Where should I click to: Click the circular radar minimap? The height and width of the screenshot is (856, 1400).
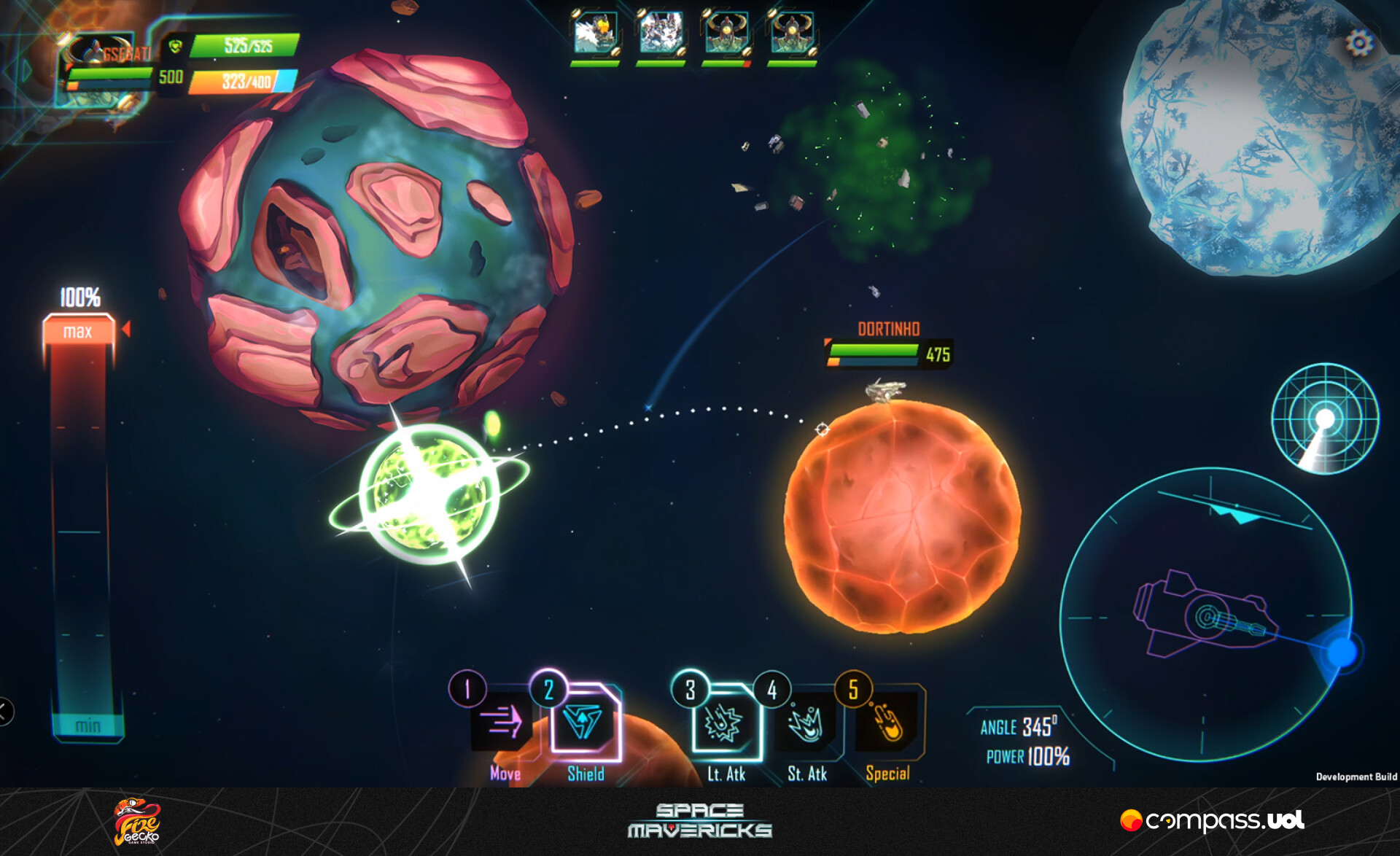1324,419
